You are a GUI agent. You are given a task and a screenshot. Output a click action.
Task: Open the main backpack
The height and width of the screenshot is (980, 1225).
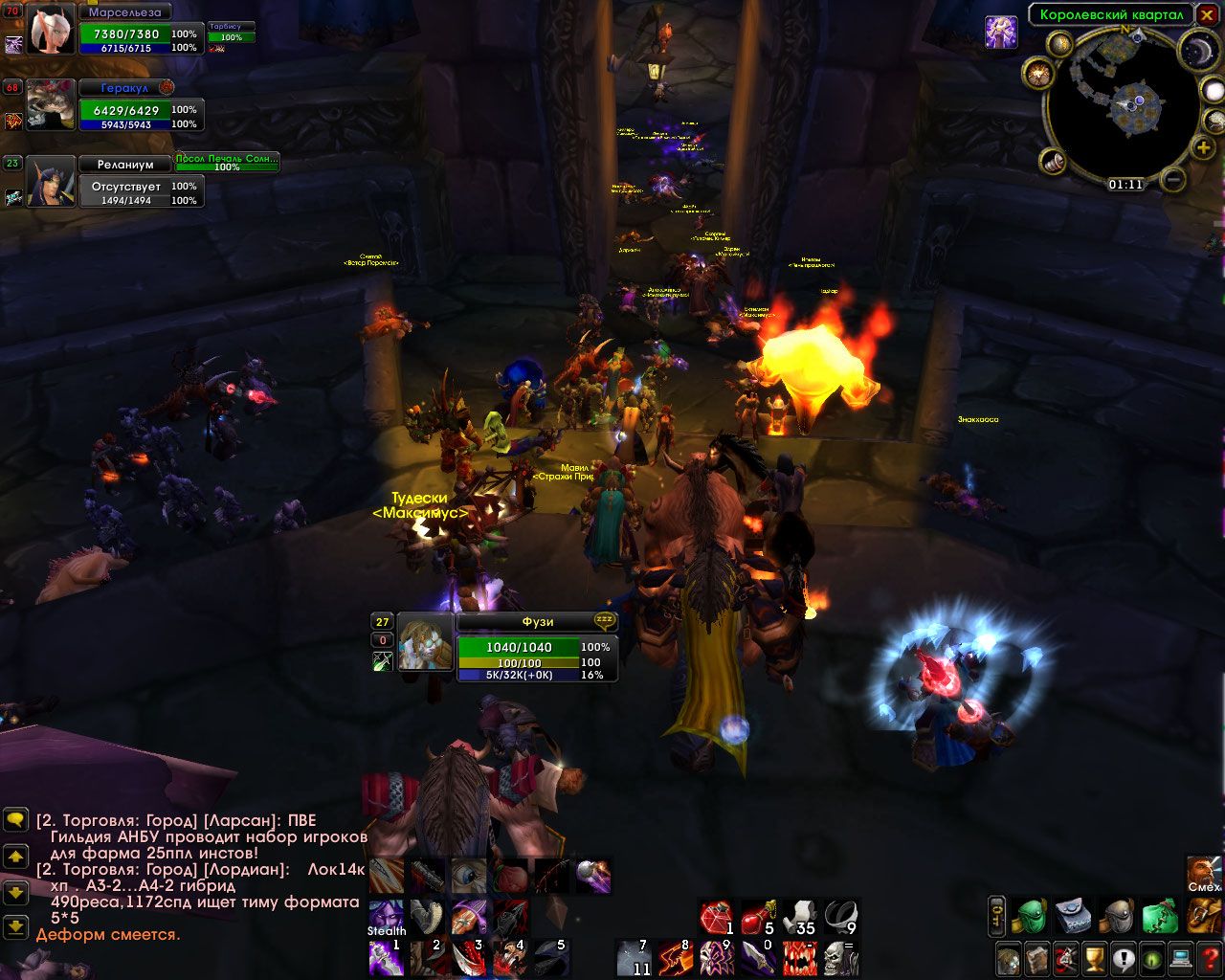tap(1204, 916)
